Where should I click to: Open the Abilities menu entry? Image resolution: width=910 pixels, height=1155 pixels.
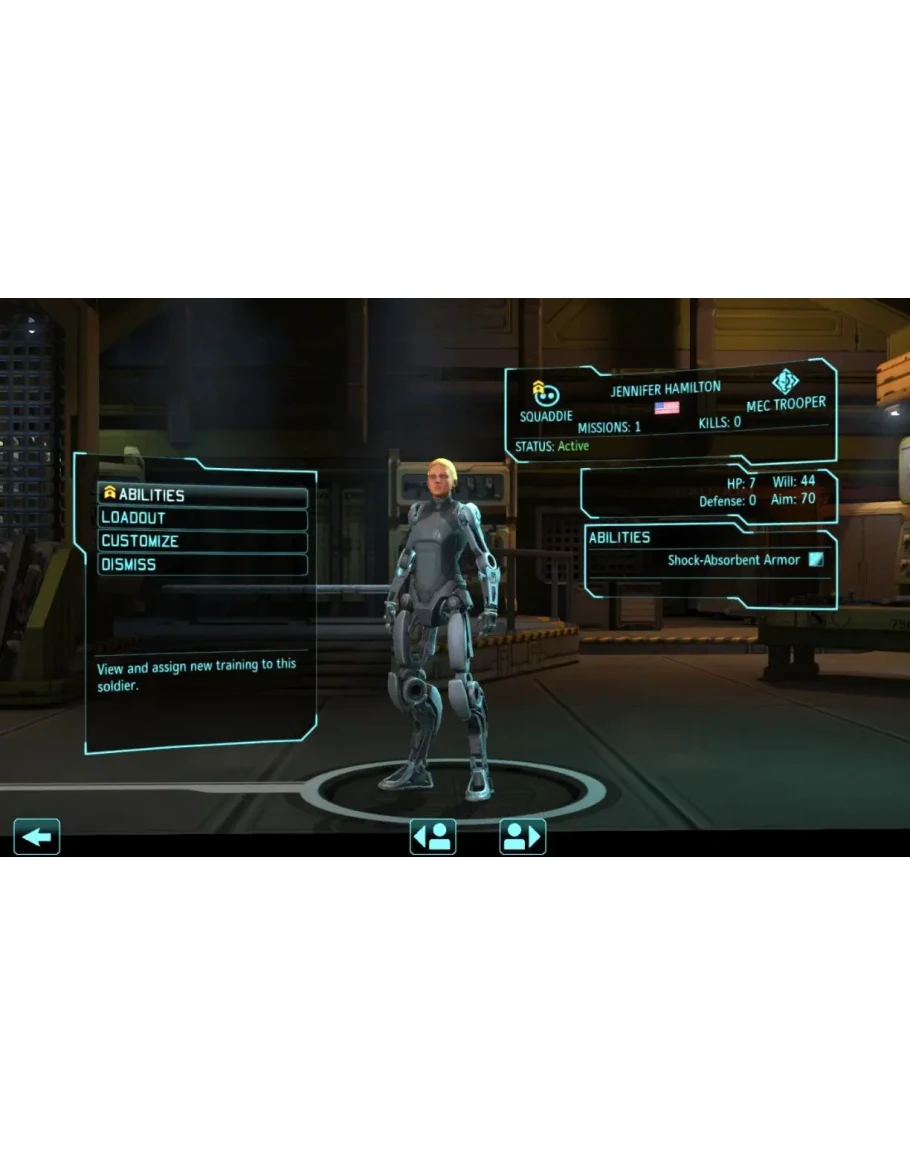[202, 495]
